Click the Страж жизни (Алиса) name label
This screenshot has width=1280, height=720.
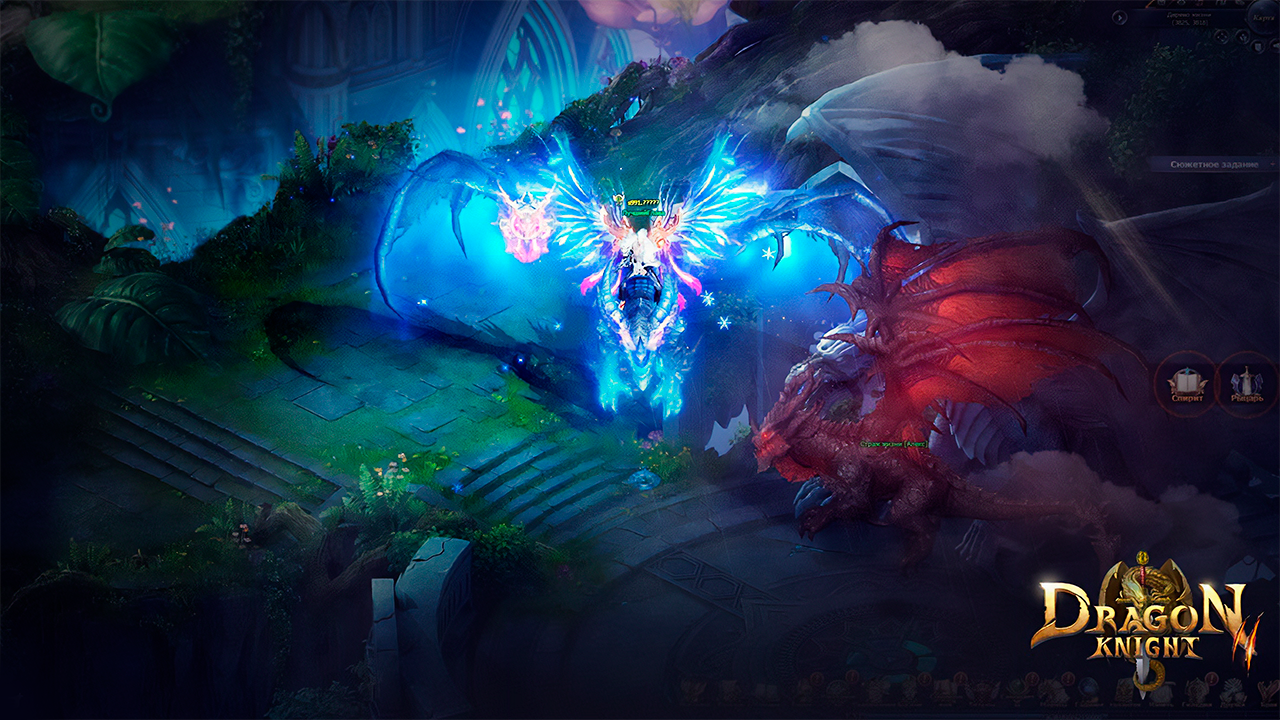(895, 444)
